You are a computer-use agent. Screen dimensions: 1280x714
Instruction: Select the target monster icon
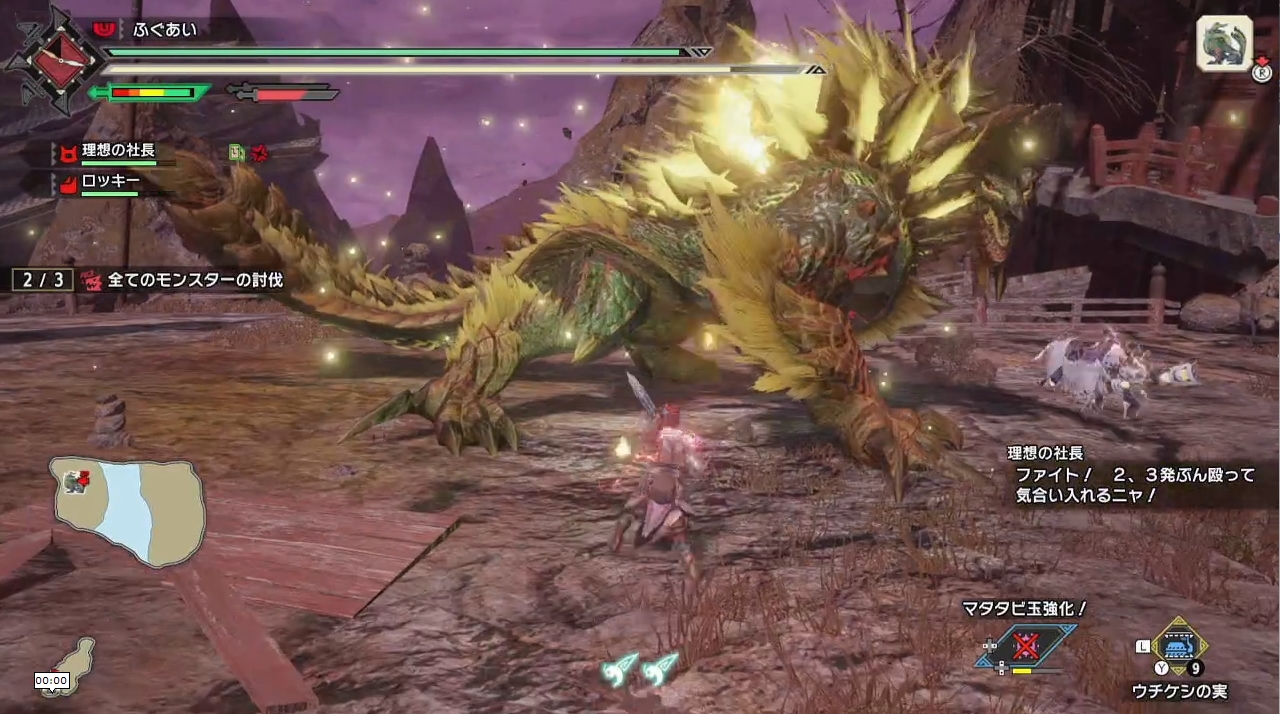click(1224, 44)
